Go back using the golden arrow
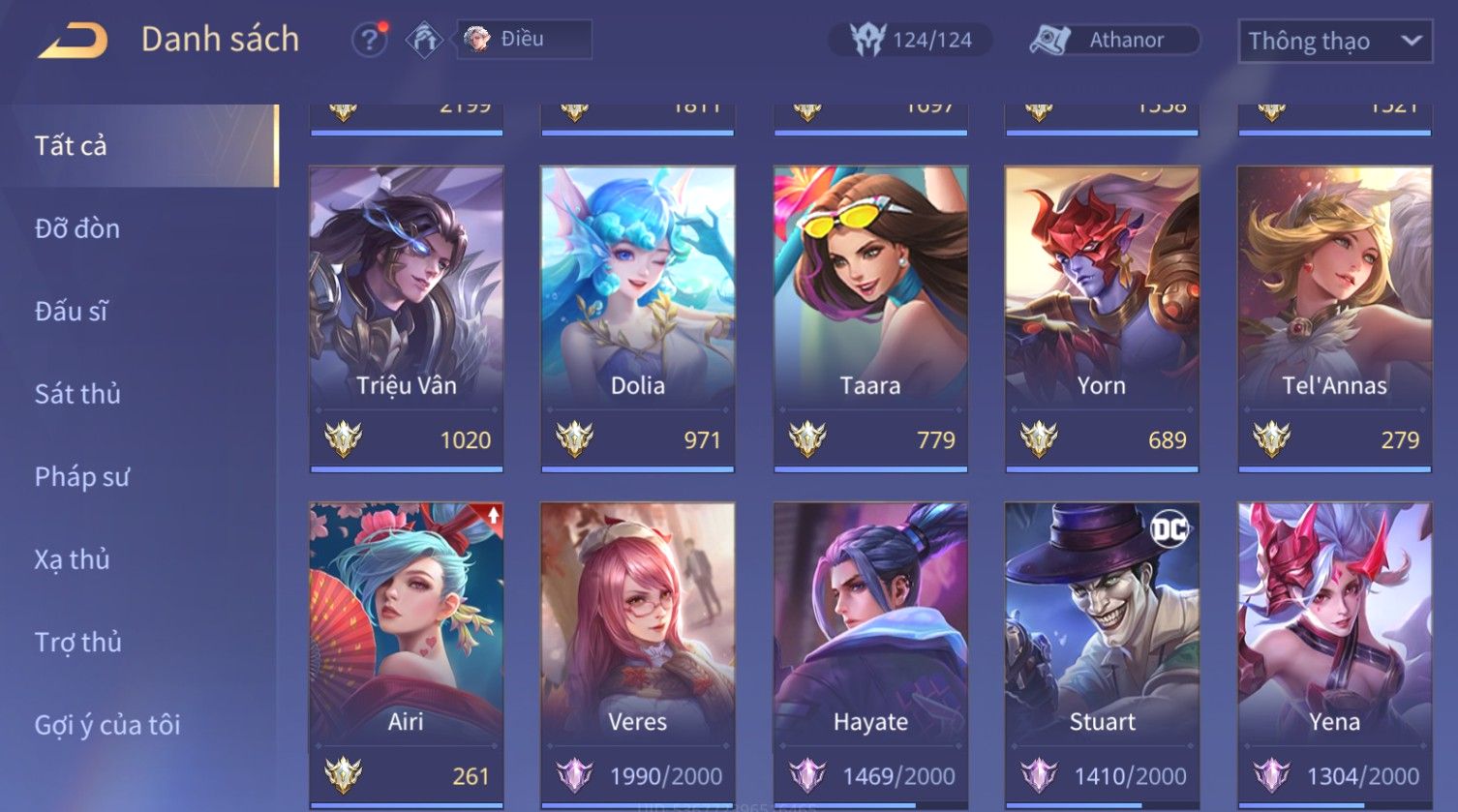 point(73,41)
